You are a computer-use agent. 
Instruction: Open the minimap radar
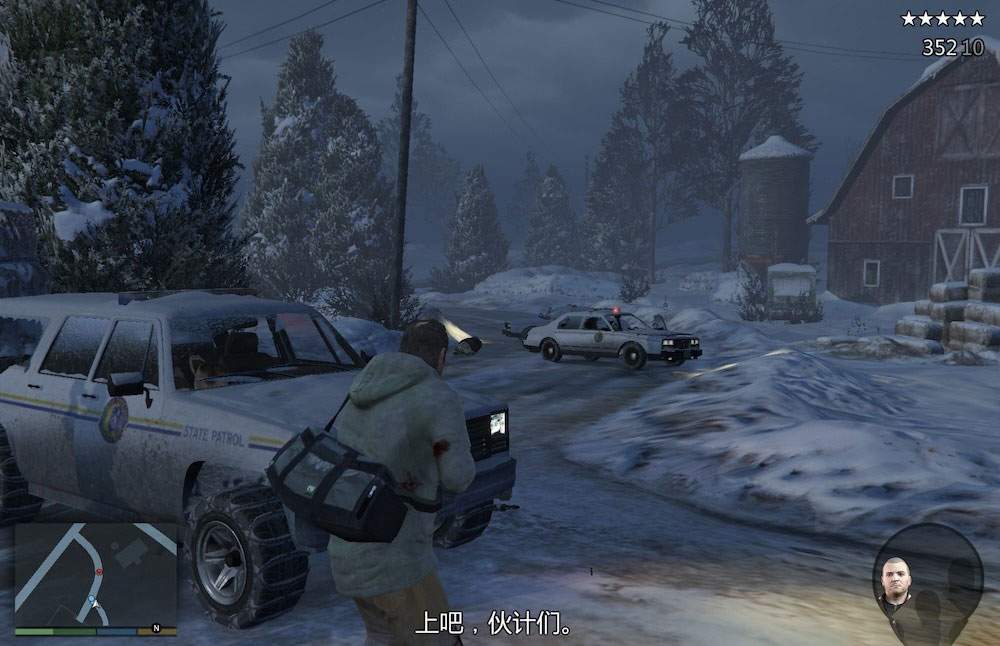pyautogui.click(x=95, y=574)
